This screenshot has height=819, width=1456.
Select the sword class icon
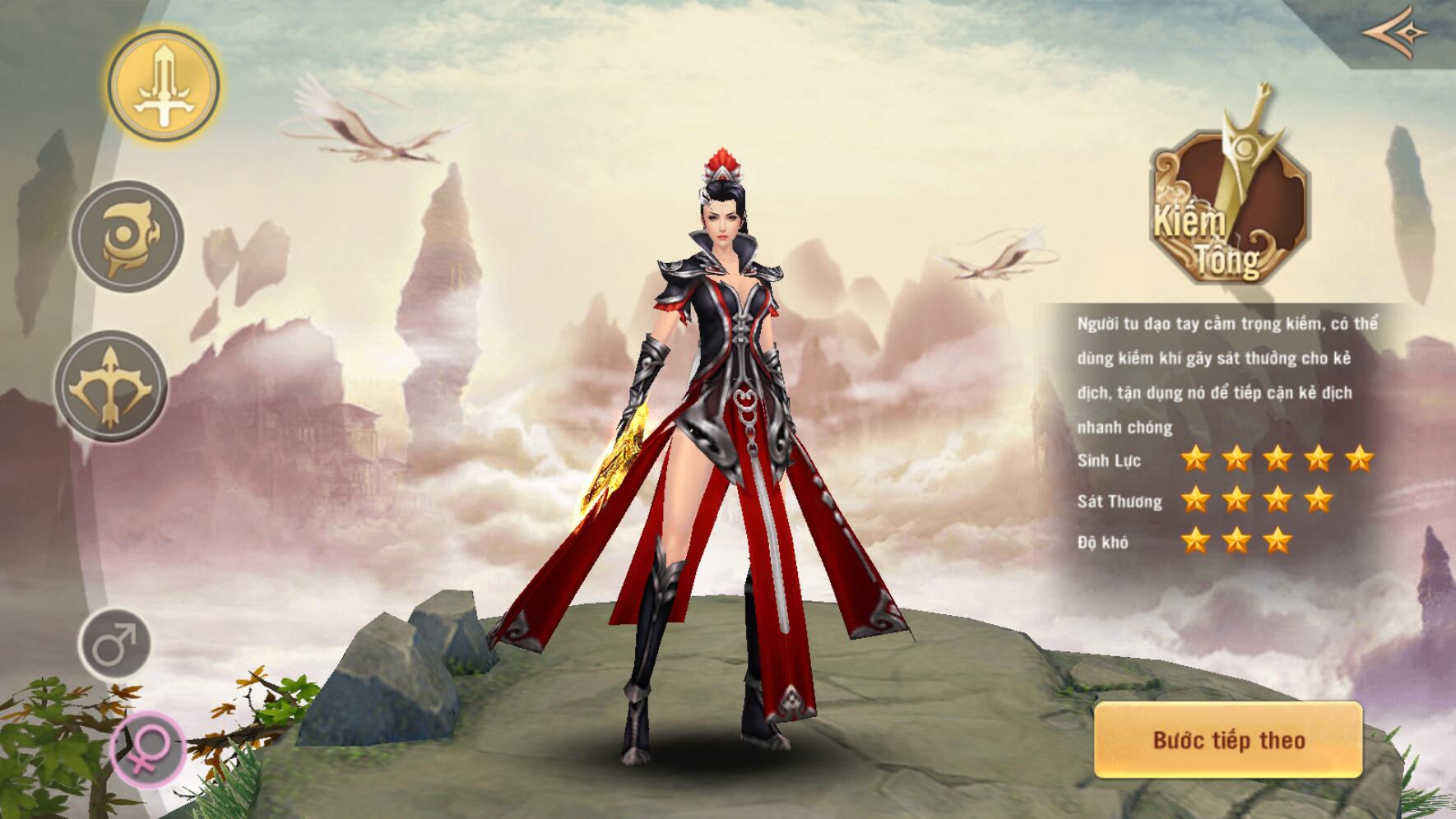click(165, 86)
